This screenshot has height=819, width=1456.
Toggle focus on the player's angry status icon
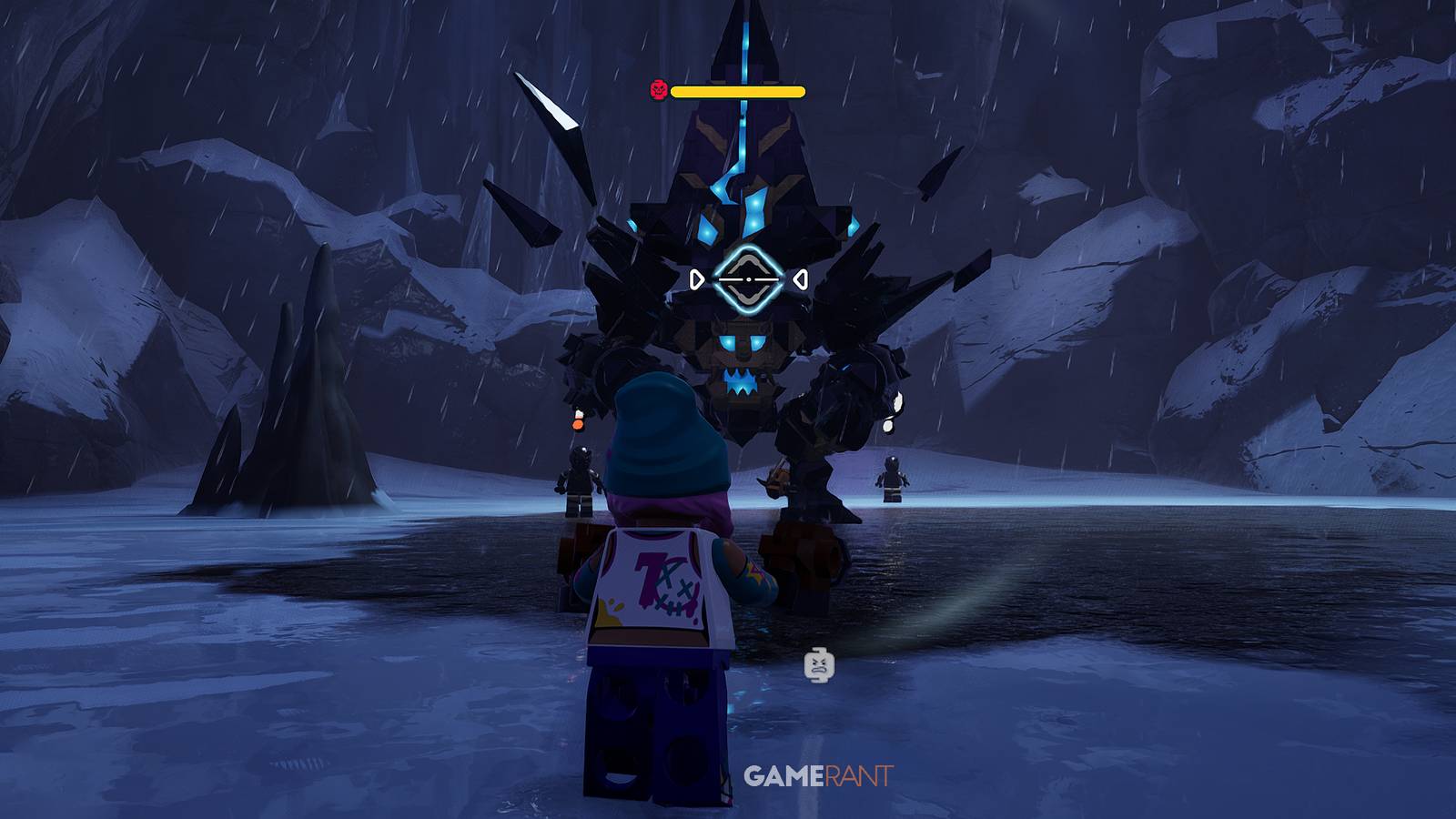818,665
